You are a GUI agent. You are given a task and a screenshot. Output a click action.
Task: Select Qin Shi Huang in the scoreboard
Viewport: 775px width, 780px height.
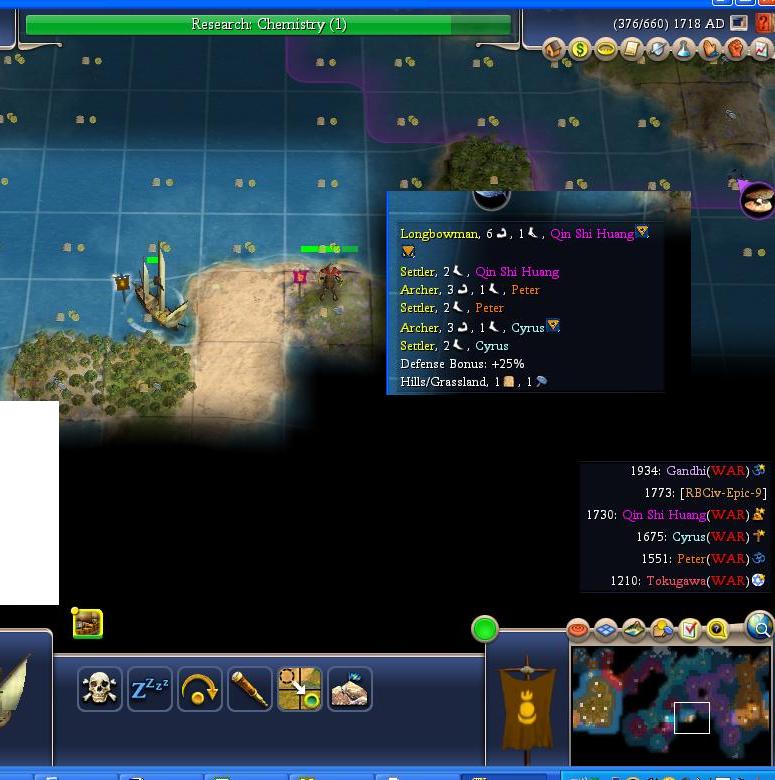pyautogui.click(x=664, y=515)
